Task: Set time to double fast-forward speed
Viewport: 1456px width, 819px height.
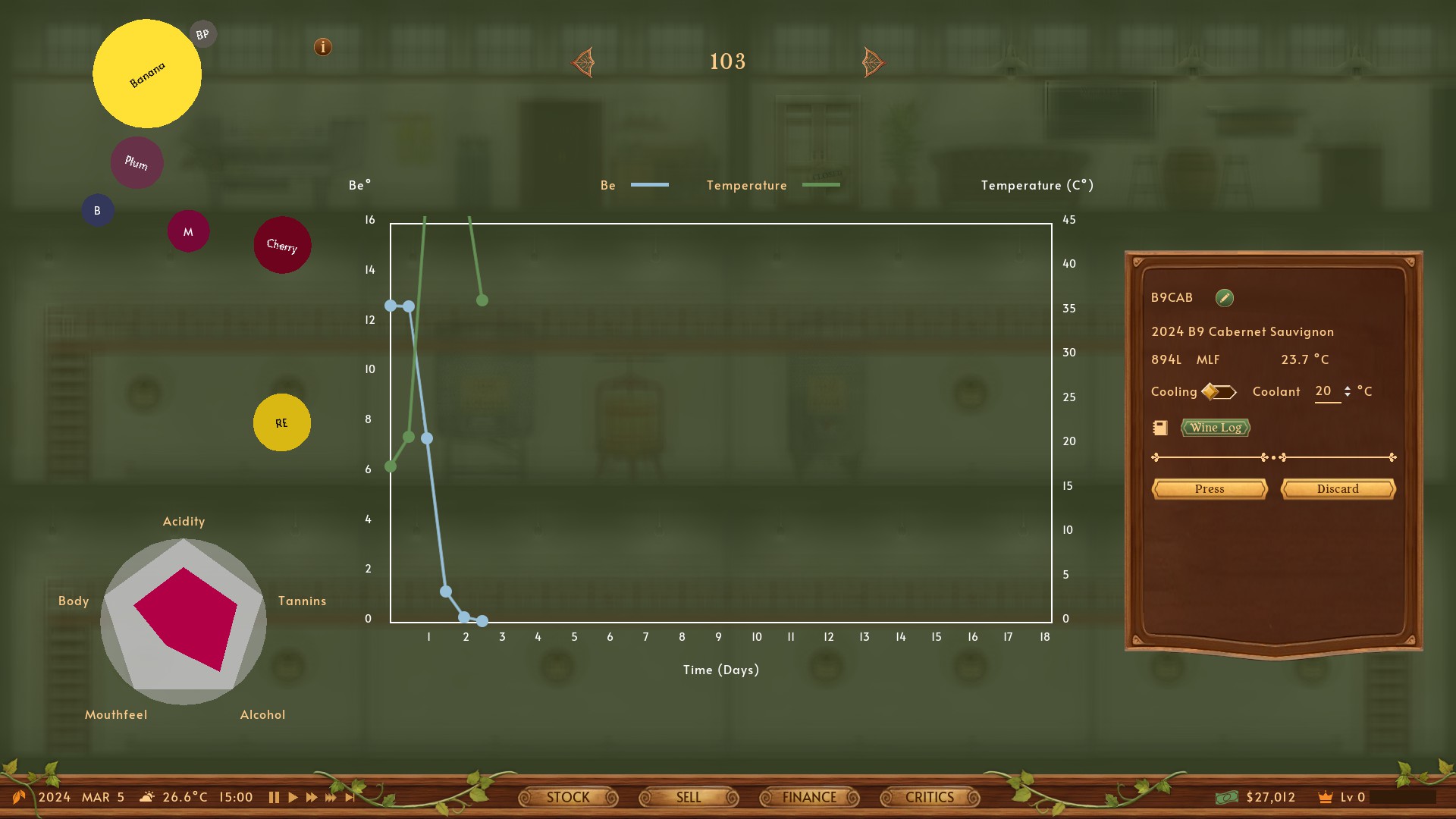Action: click(311, 798)
